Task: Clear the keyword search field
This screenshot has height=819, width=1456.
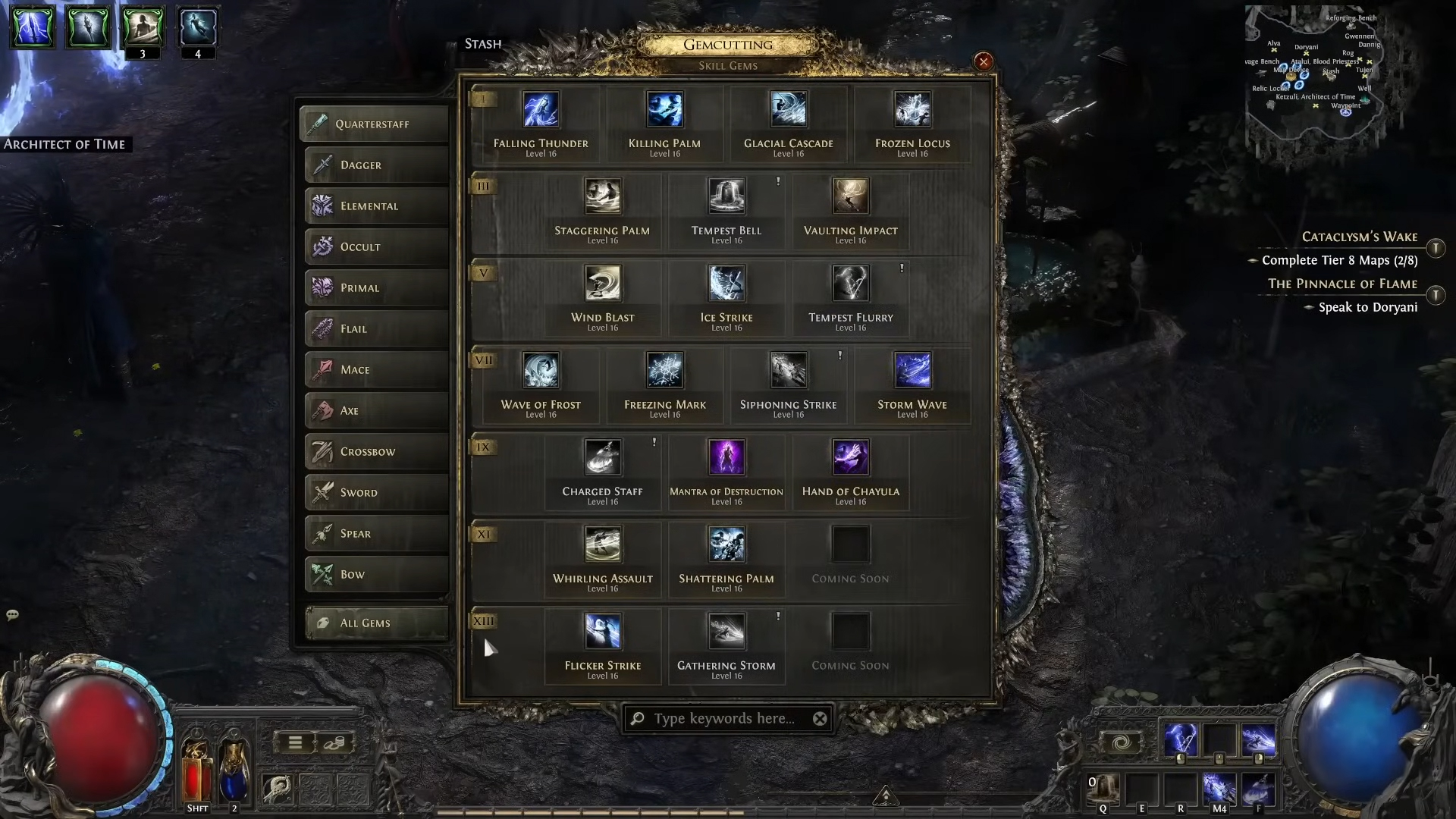Action: [x=820, y=719]
